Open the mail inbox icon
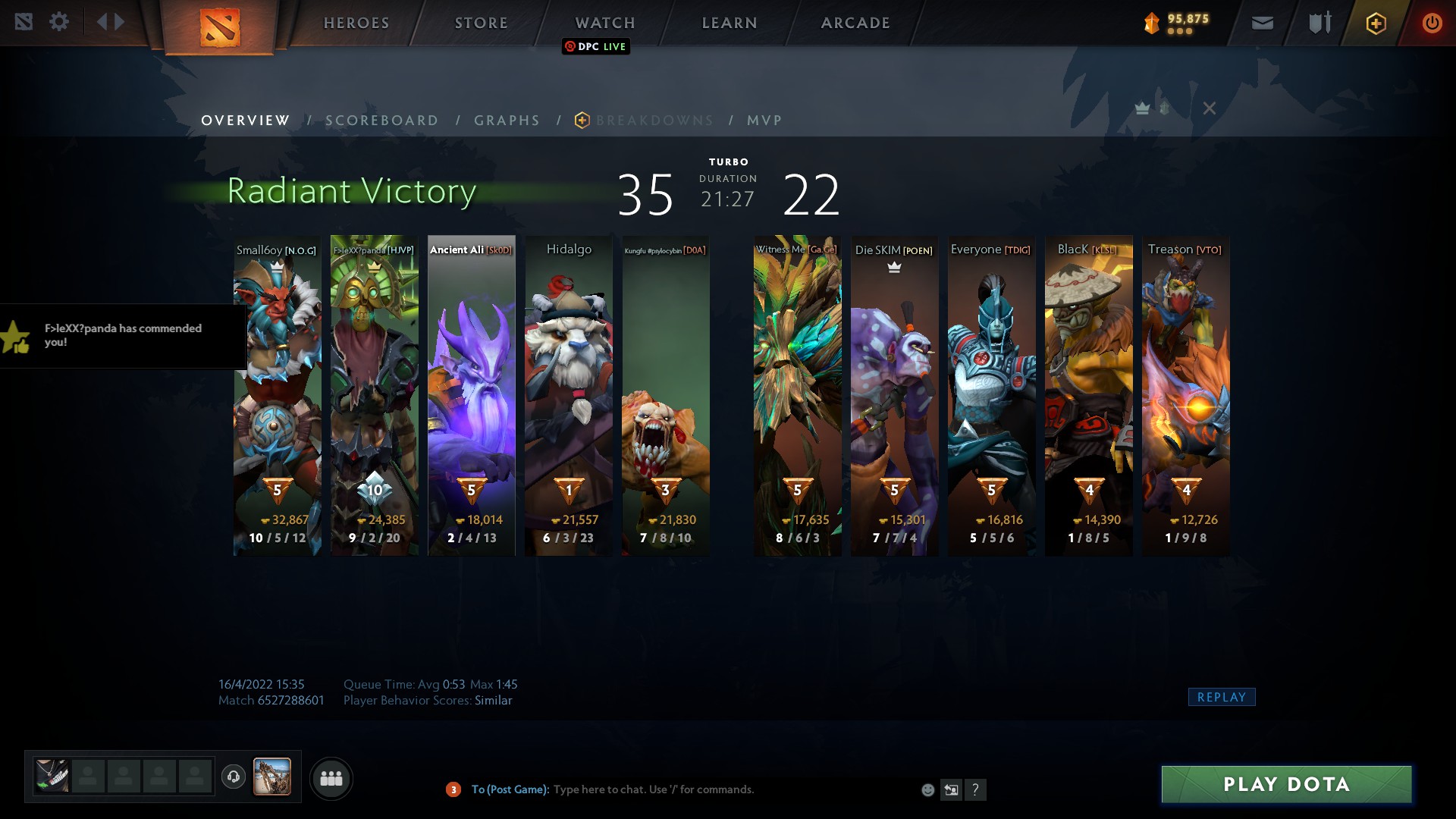1456x819 pixels. pos(1263,24)
